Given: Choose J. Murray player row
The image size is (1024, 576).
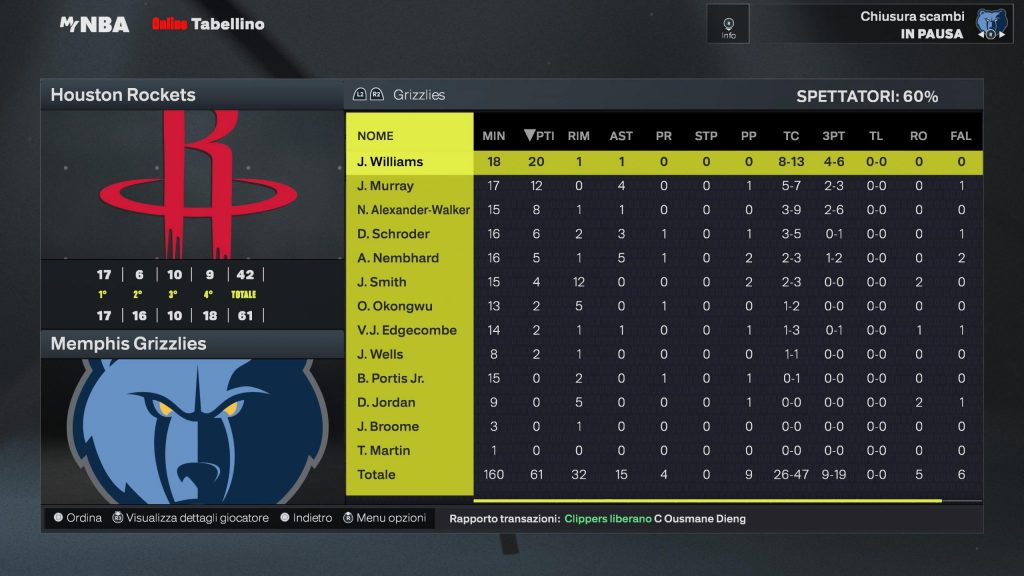Looking at the screenshot, I should [385, 186].
